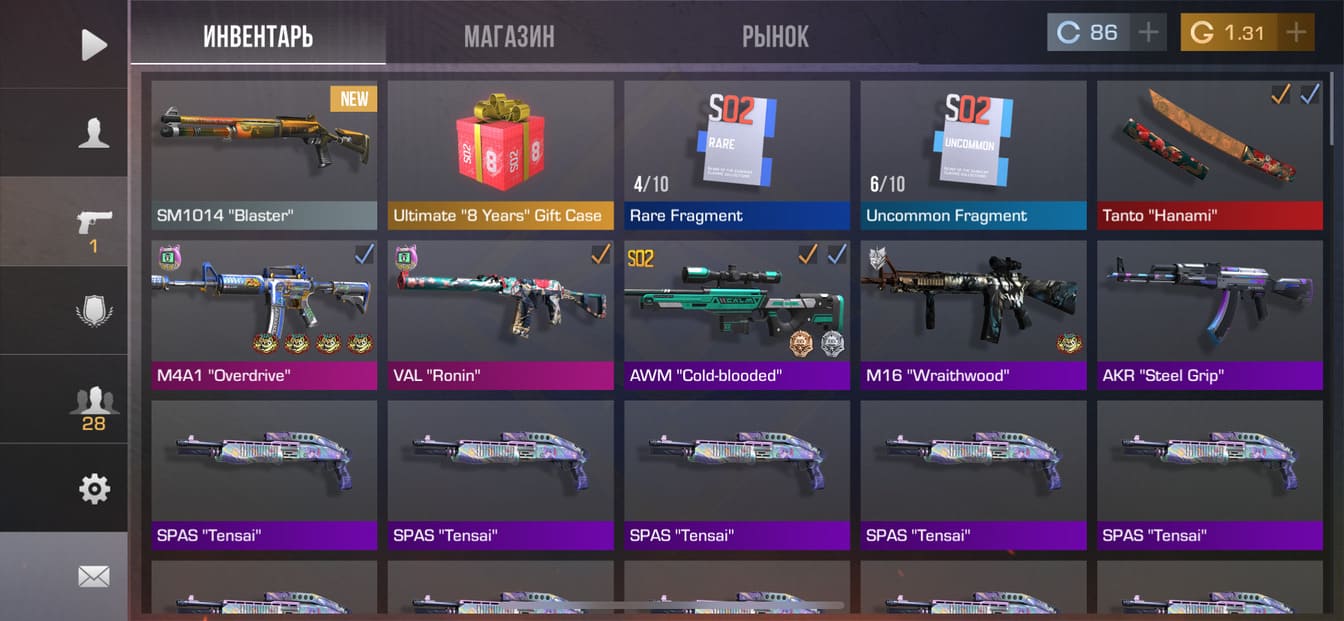1344x621 pixels.
Task: Add silver coins with the plus button
Action: (1148, 33)
